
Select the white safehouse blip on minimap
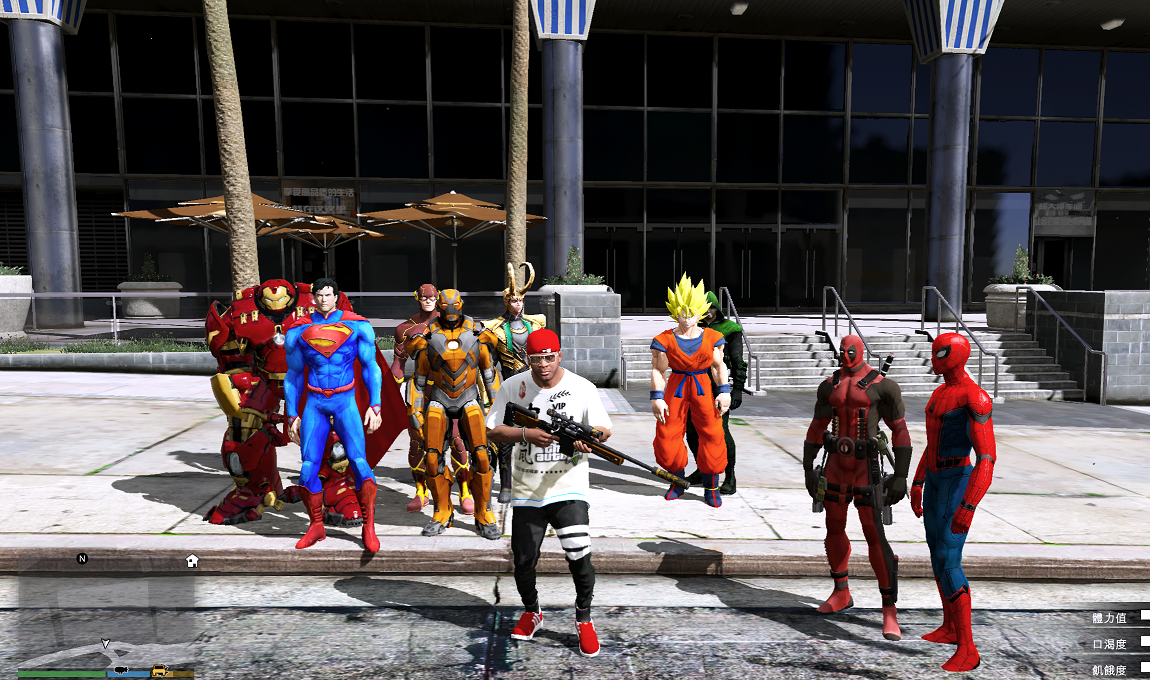pyautogui.click(x=192, y=561)
